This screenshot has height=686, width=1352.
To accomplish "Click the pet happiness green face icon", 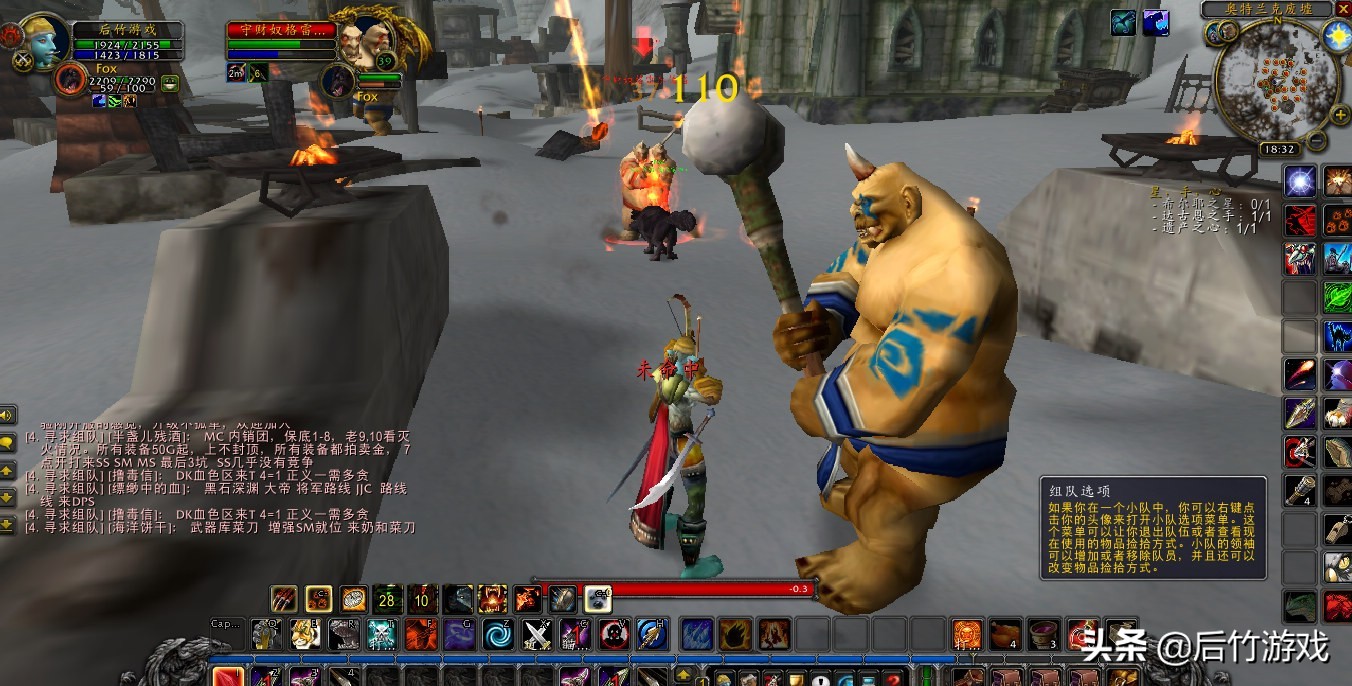I will tap(170, 84).
